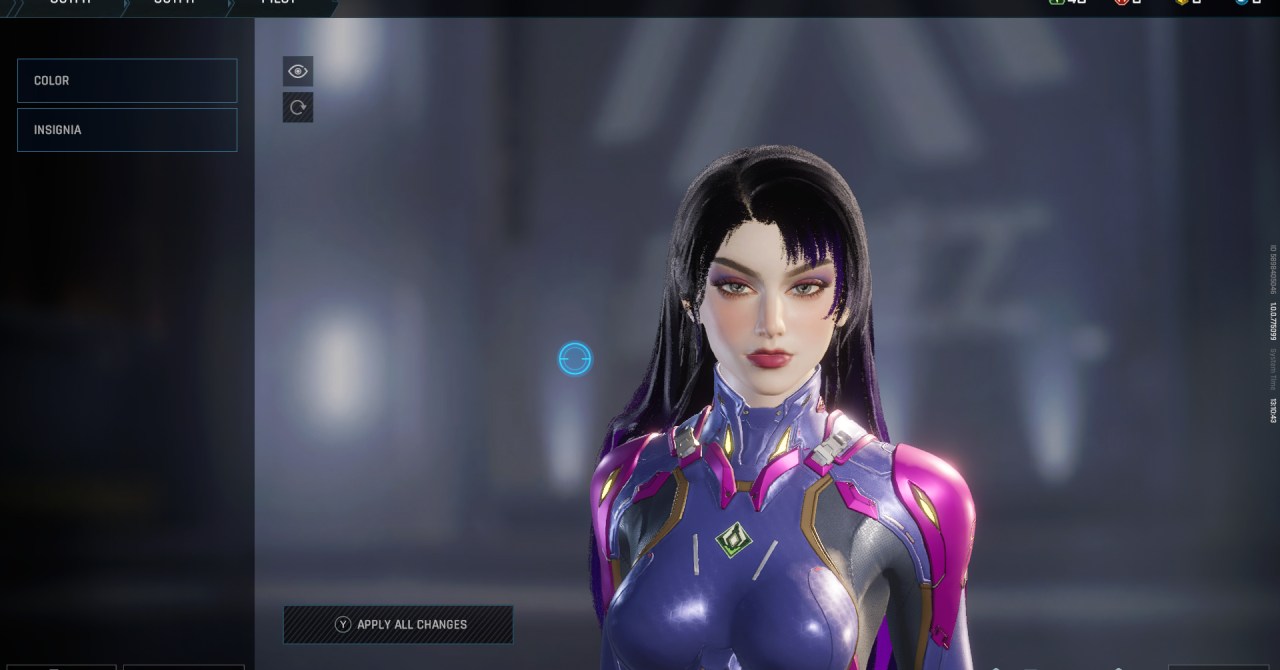
Task: Select the Insignia menu entry
Action: click(127, 130)
